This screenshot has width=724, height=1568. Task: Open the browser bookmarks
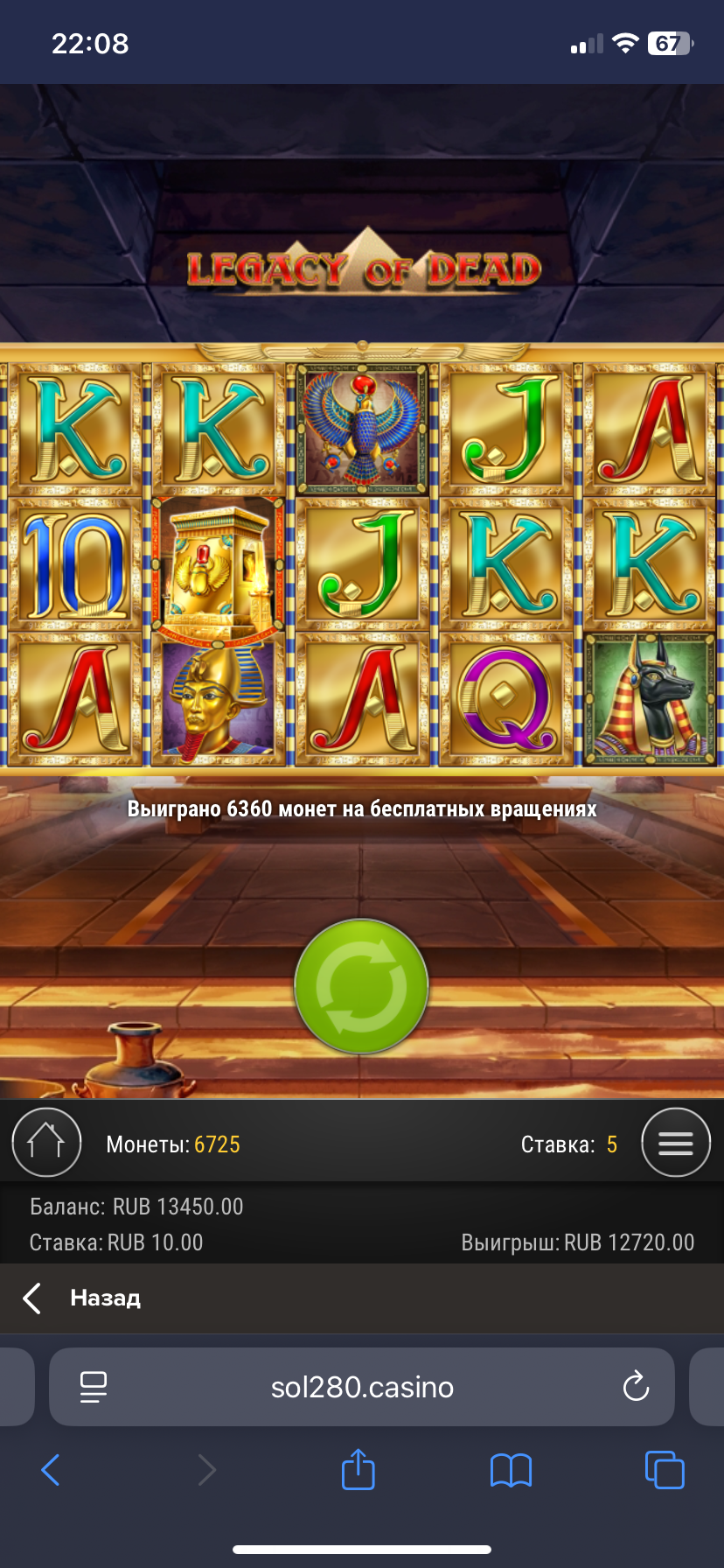point(511,1470)
